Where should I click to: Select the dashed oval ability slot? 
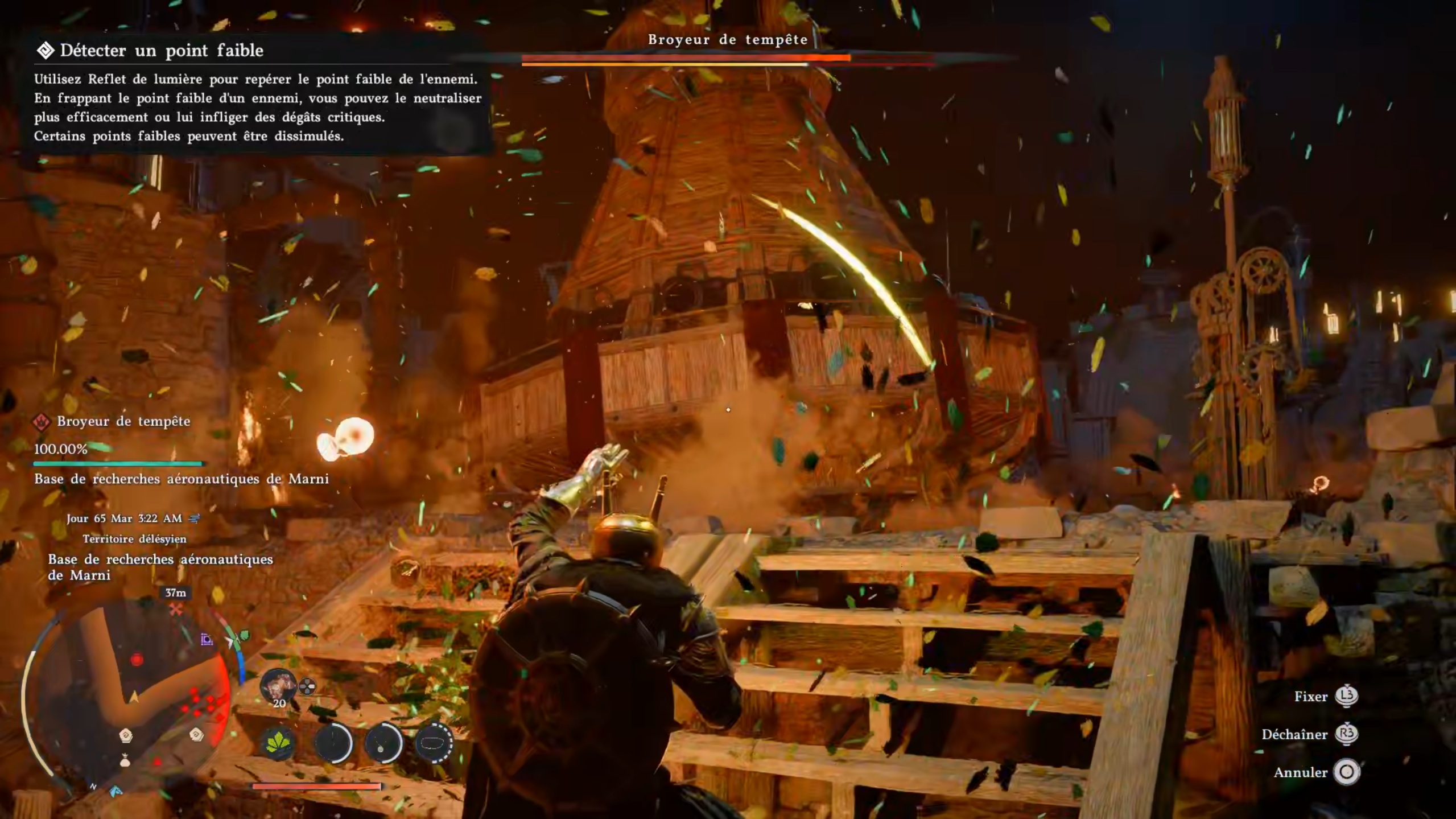tap(434, 742)
